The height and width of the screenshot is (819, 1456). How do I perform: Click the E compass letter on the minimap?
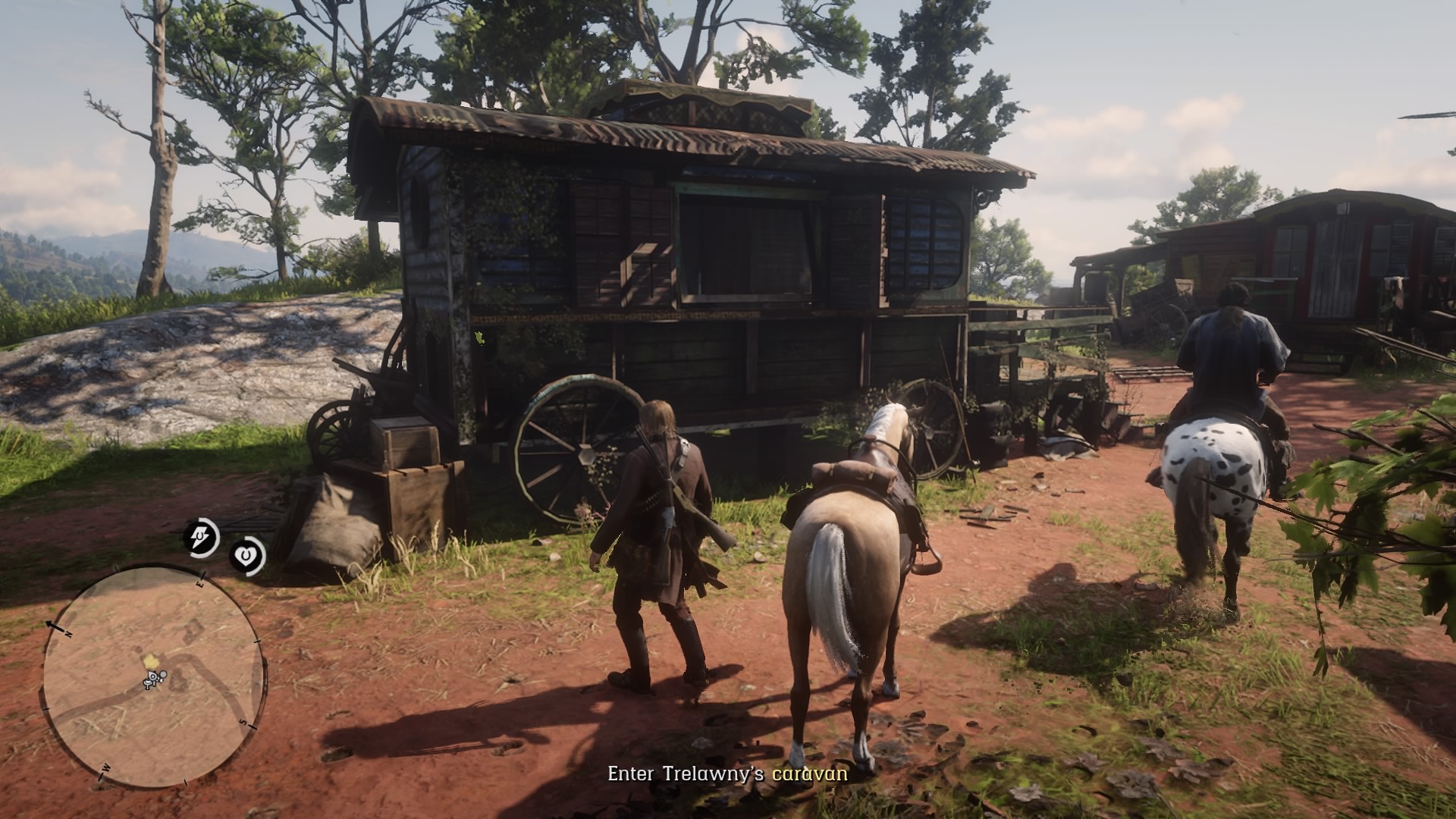pyautogui.click(x=200, y=584)
